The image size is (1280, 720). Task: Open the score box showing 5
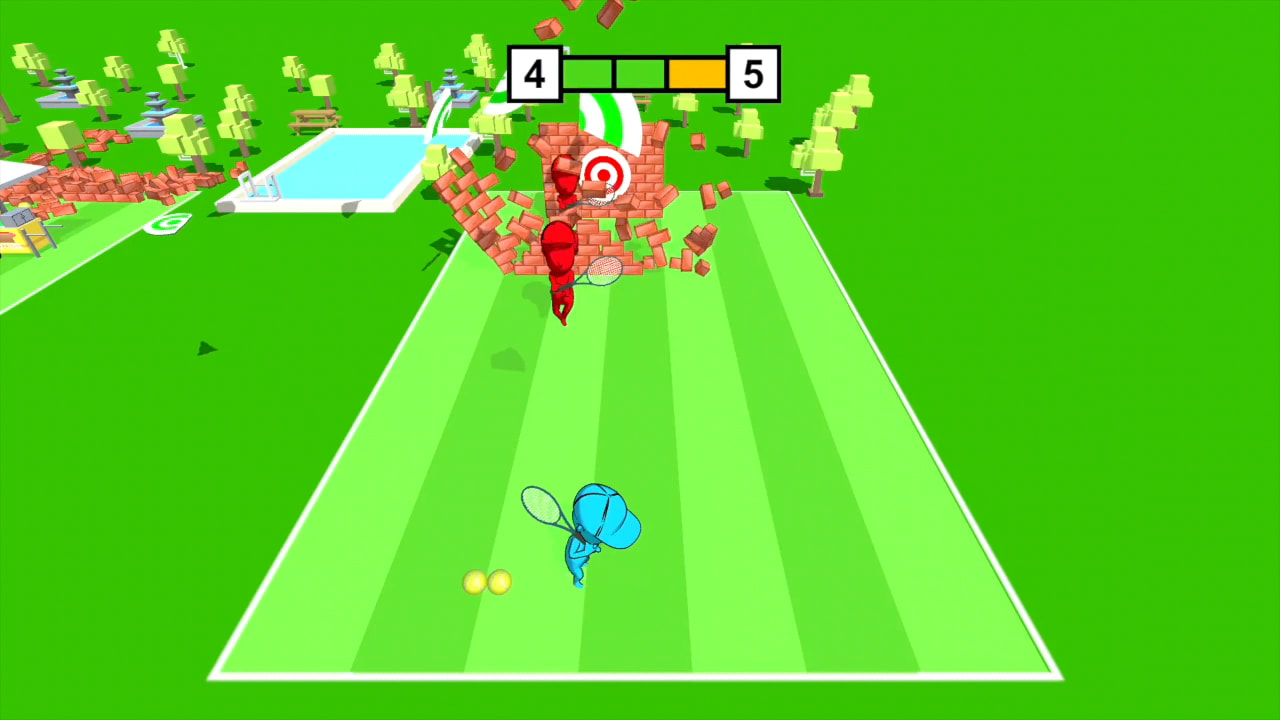pyautogui.click(x=752, y=71)
